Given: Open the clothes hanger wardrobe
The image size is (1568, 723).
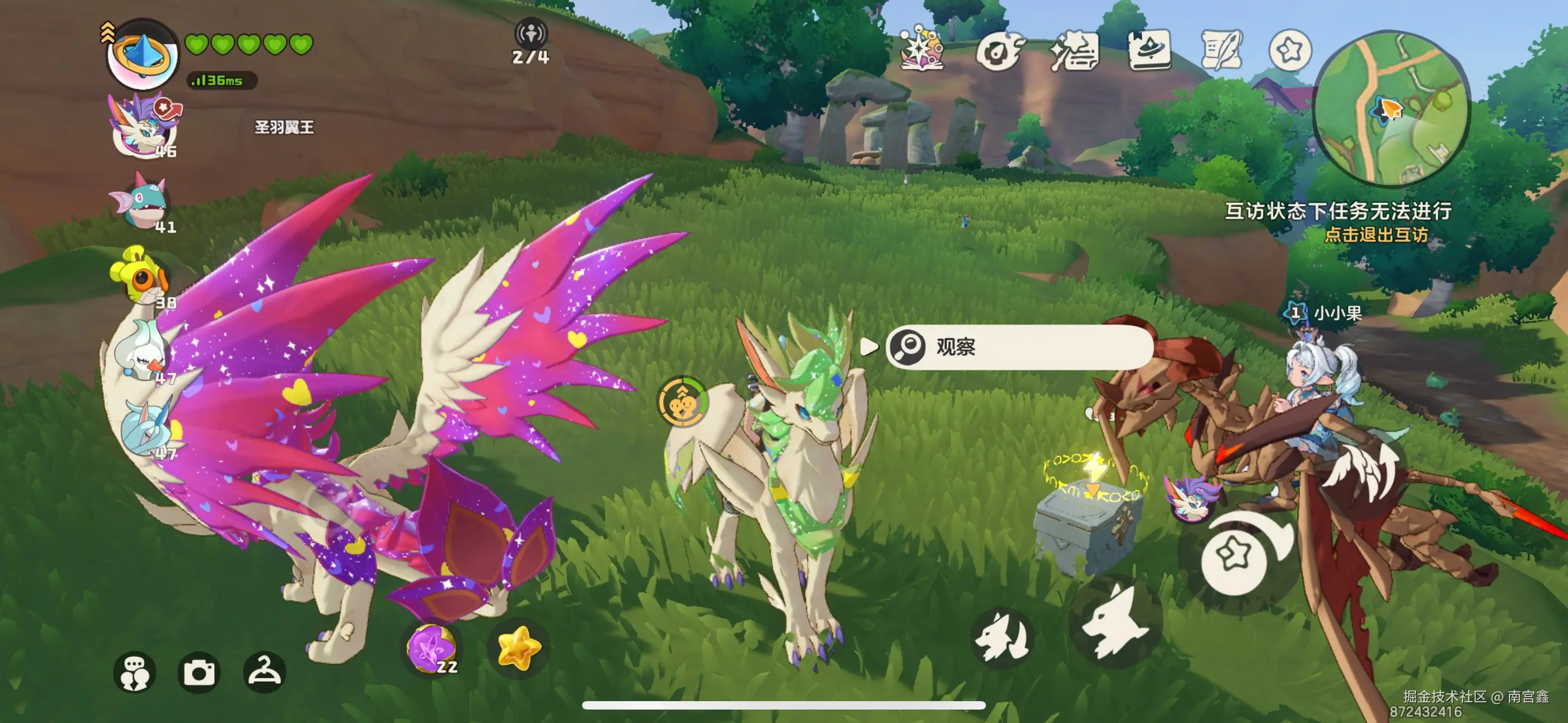Looking at the screenshot, I should tap(264, 672).
